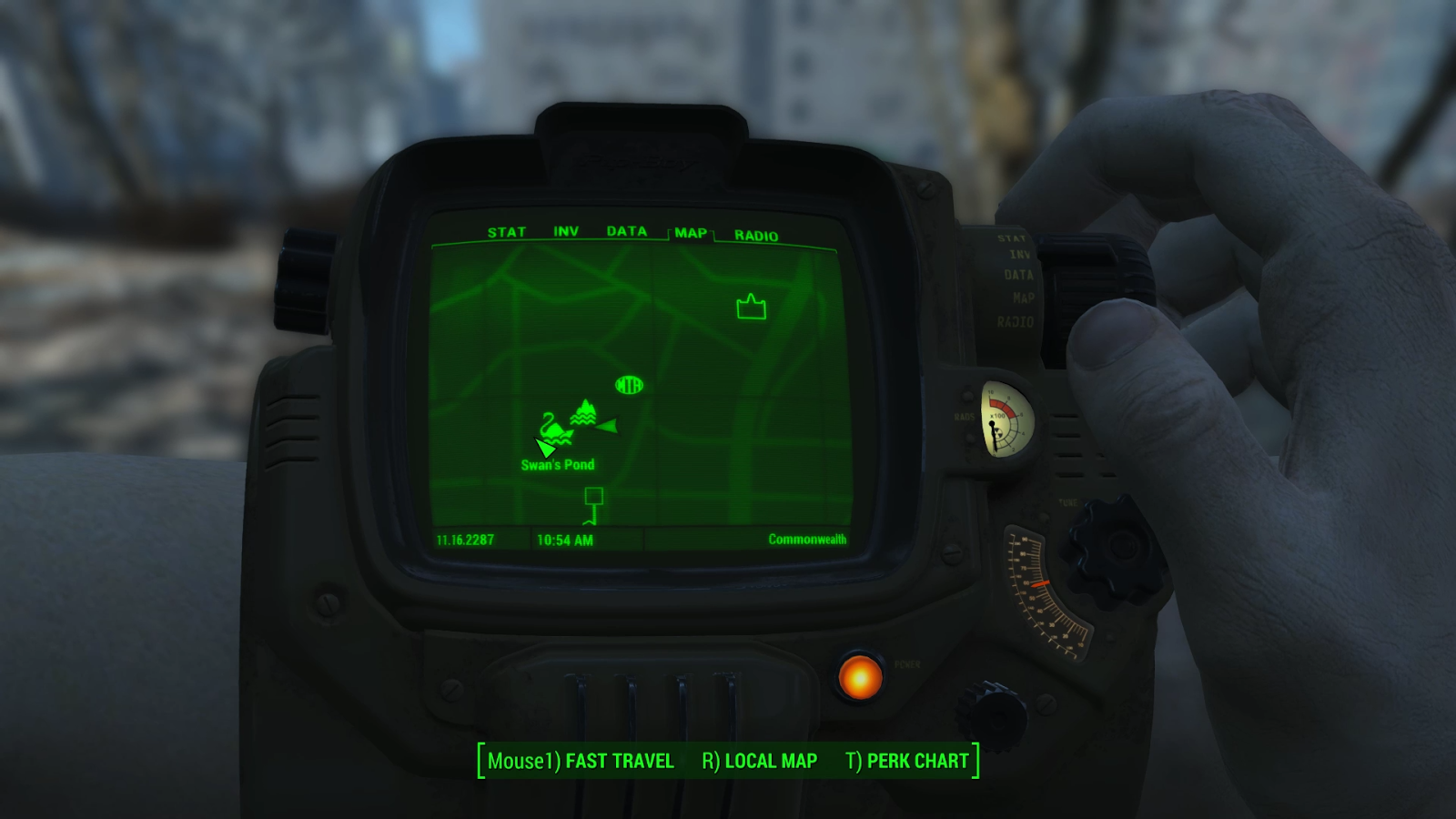Open the LOCAL MAP view

770,761
